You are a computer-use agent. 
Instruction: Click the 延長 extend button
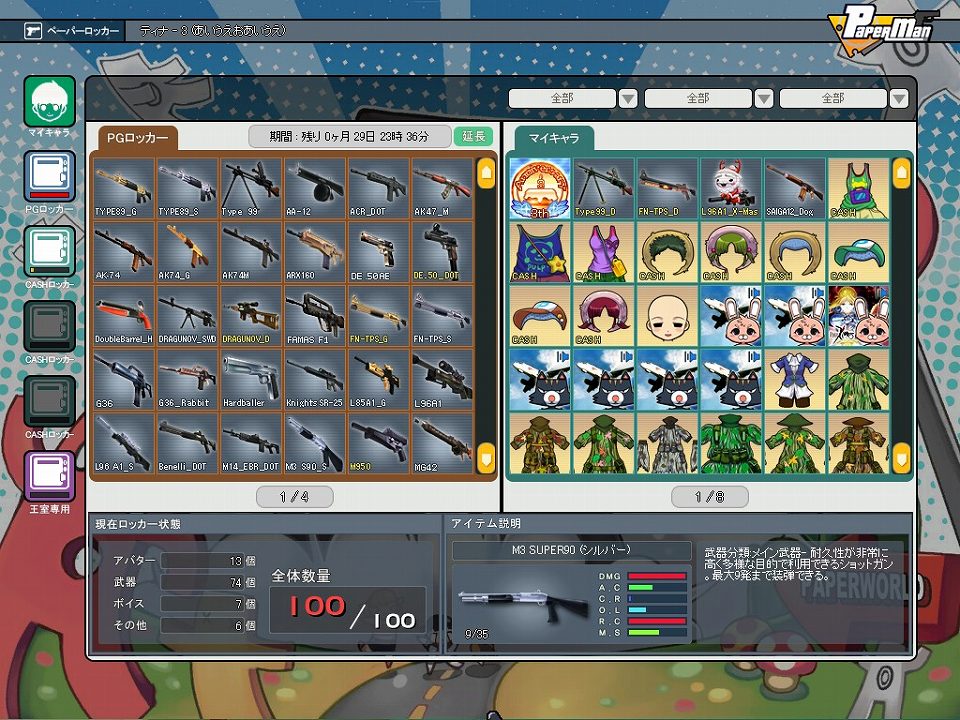point(474,136)
